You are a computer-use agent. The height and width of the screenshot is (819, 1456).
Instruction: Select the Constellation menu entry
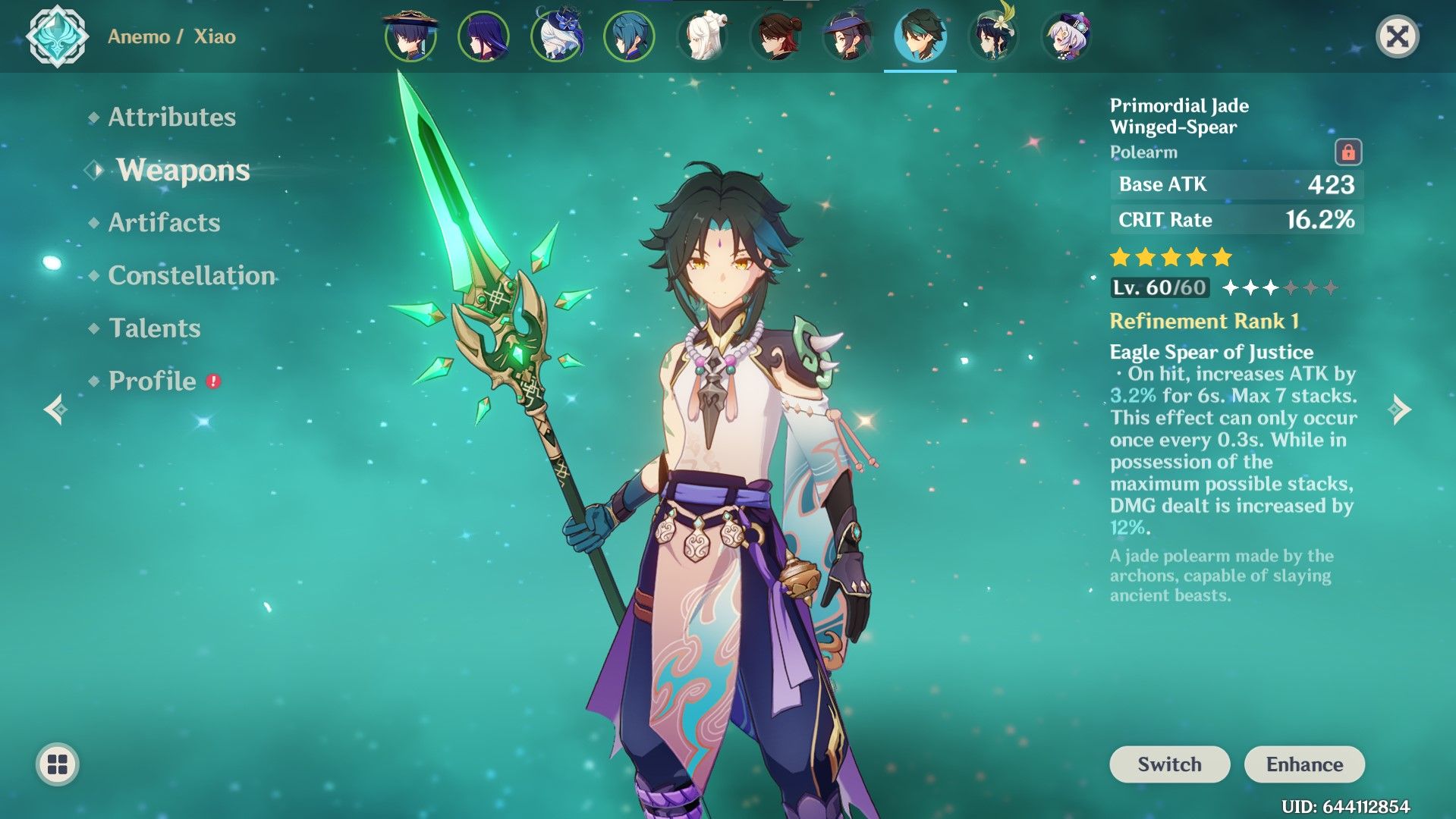click(190, 276)
